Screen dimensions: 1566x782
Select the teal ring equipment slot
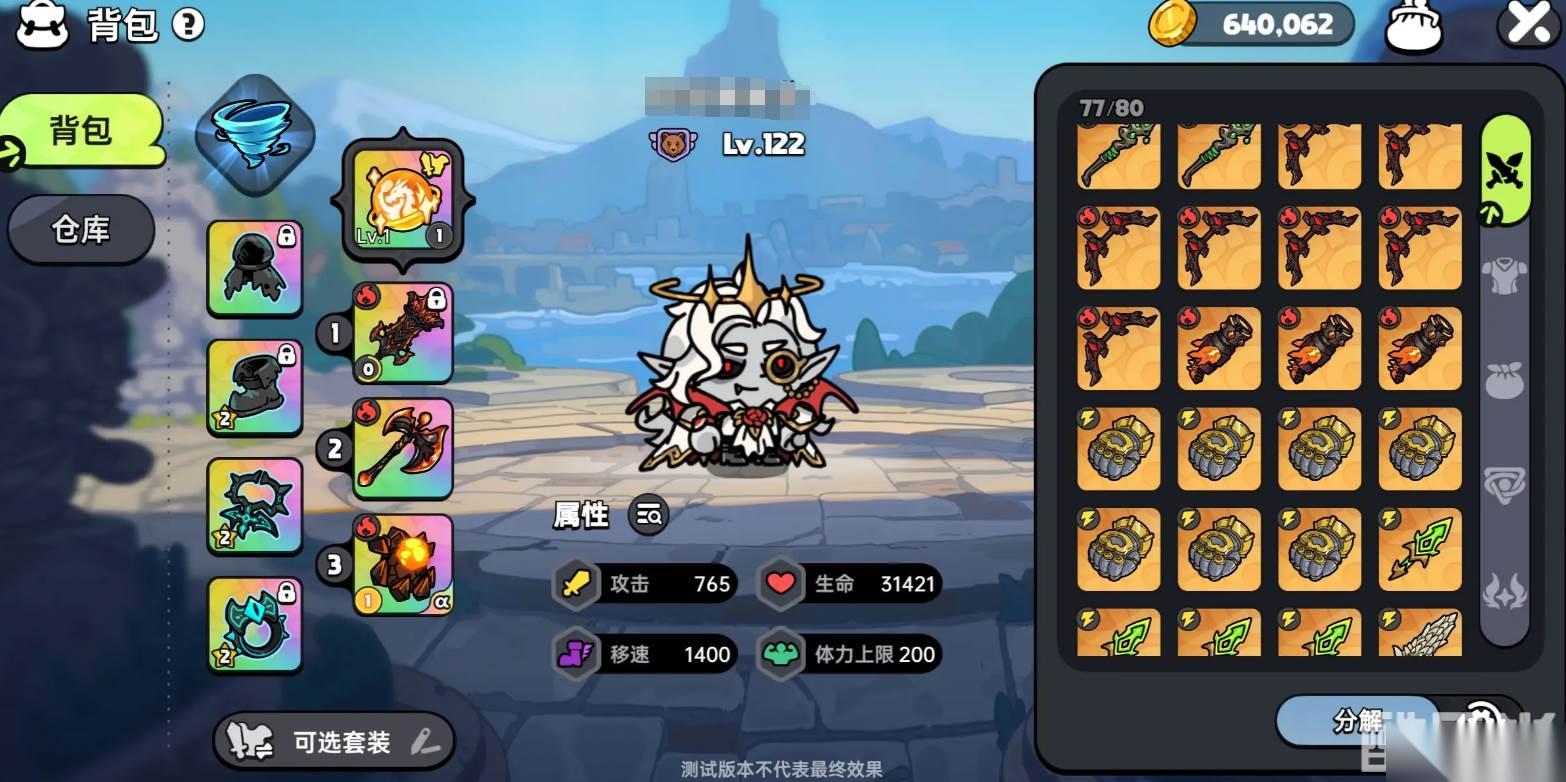(x=254, y=625)
